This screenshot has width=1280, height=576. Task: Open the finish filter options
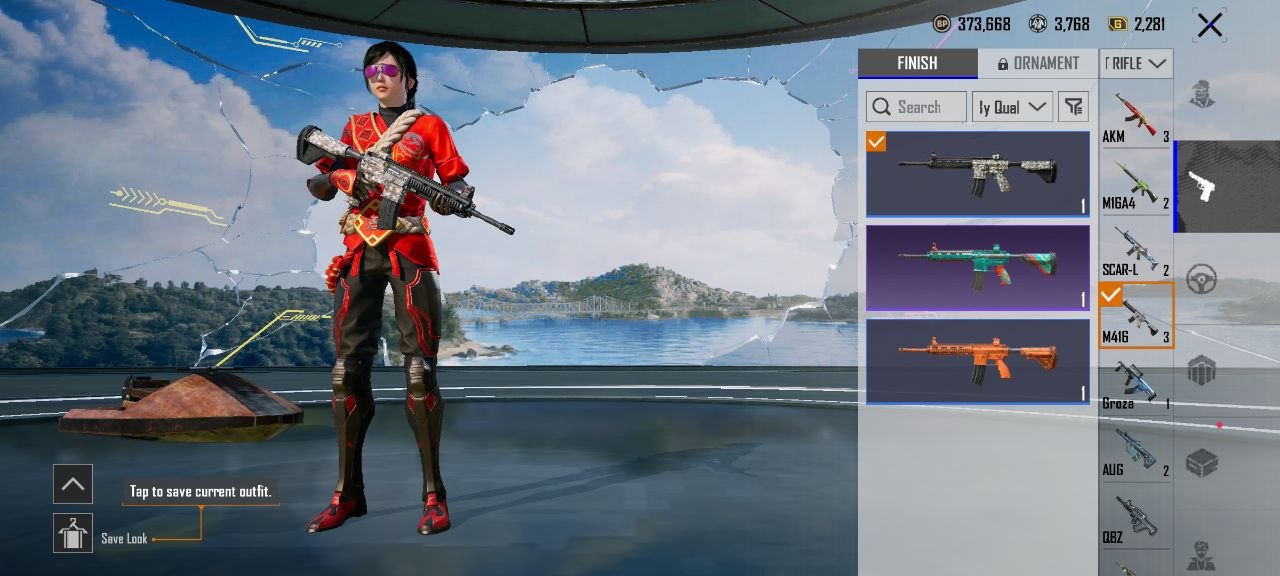[x=1073, y=107]
